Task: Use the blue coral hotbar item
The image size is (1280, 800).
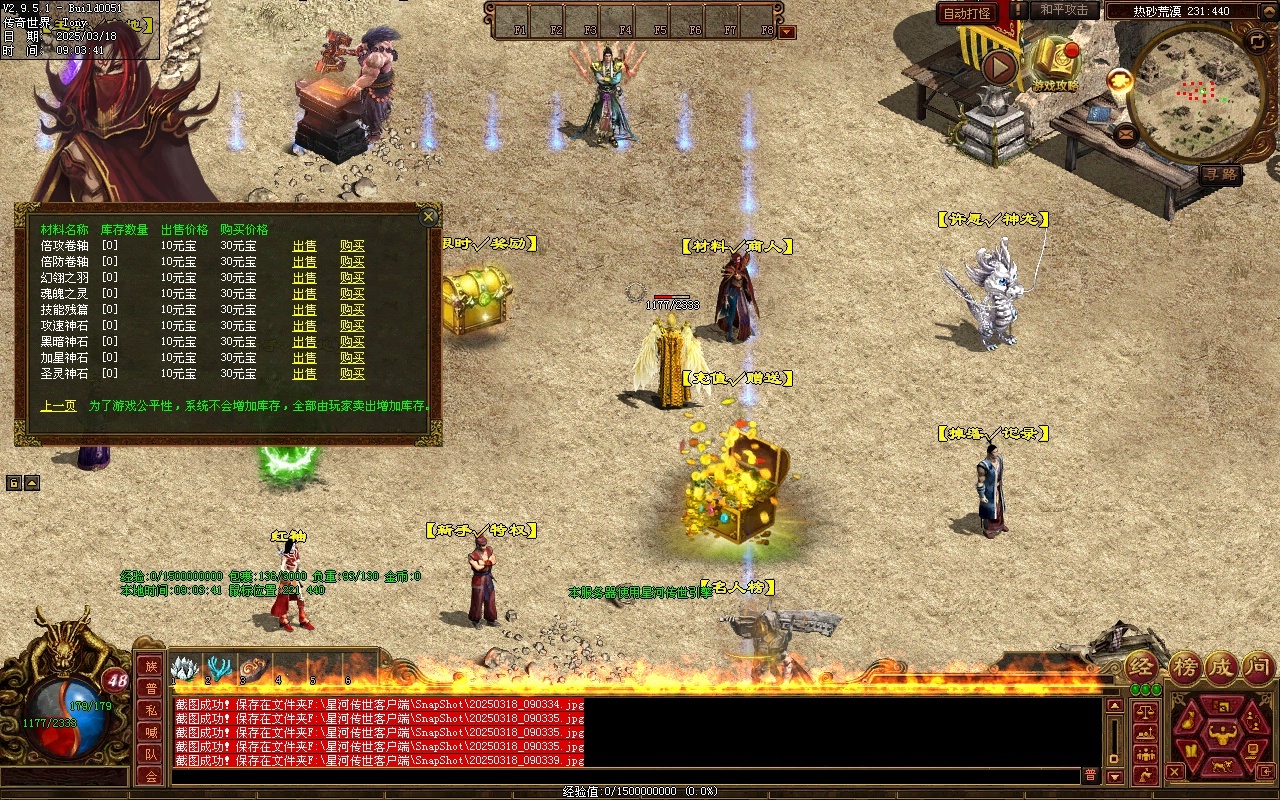Action: [218, 668]
